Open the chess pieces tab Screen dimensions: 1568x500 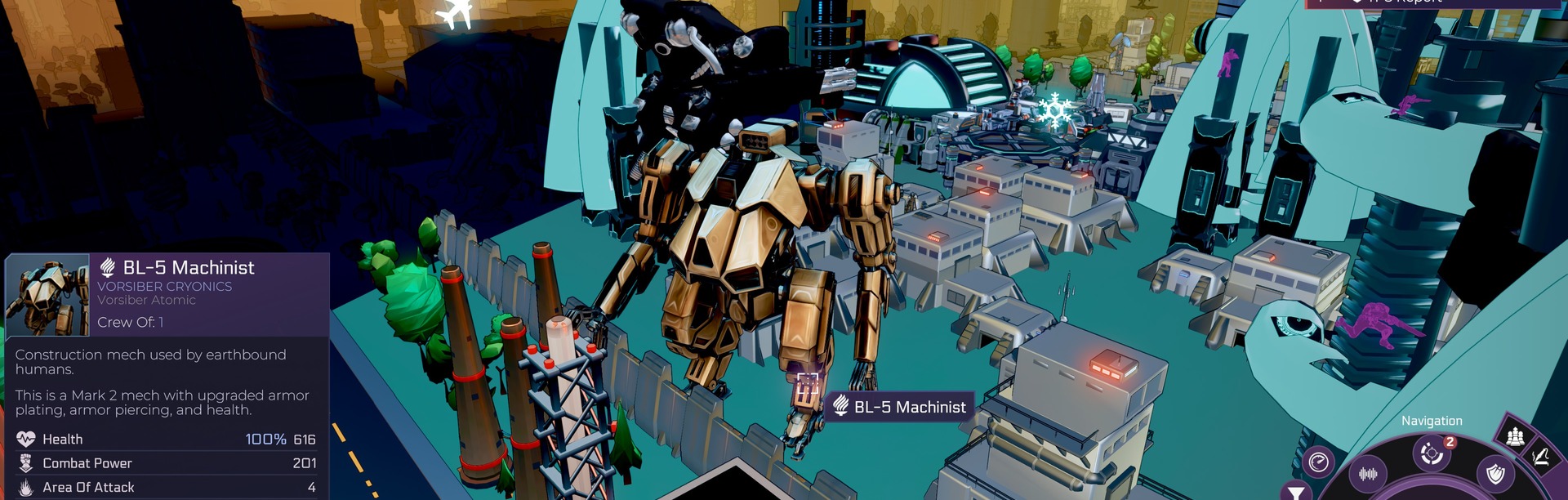click(x=1515, y=435)
